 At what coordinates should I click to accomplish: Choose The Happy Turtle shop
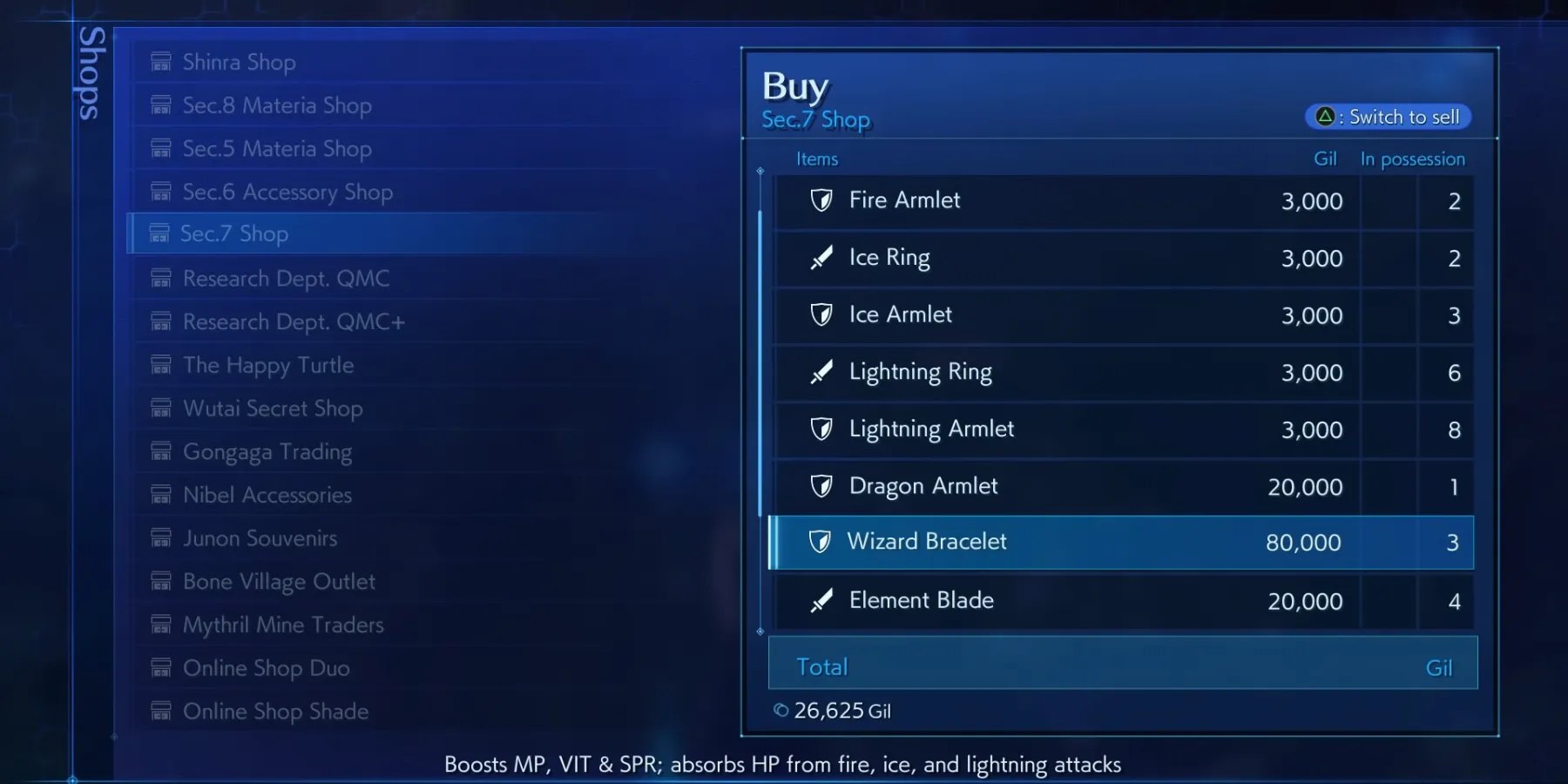[x=267, y=365]
